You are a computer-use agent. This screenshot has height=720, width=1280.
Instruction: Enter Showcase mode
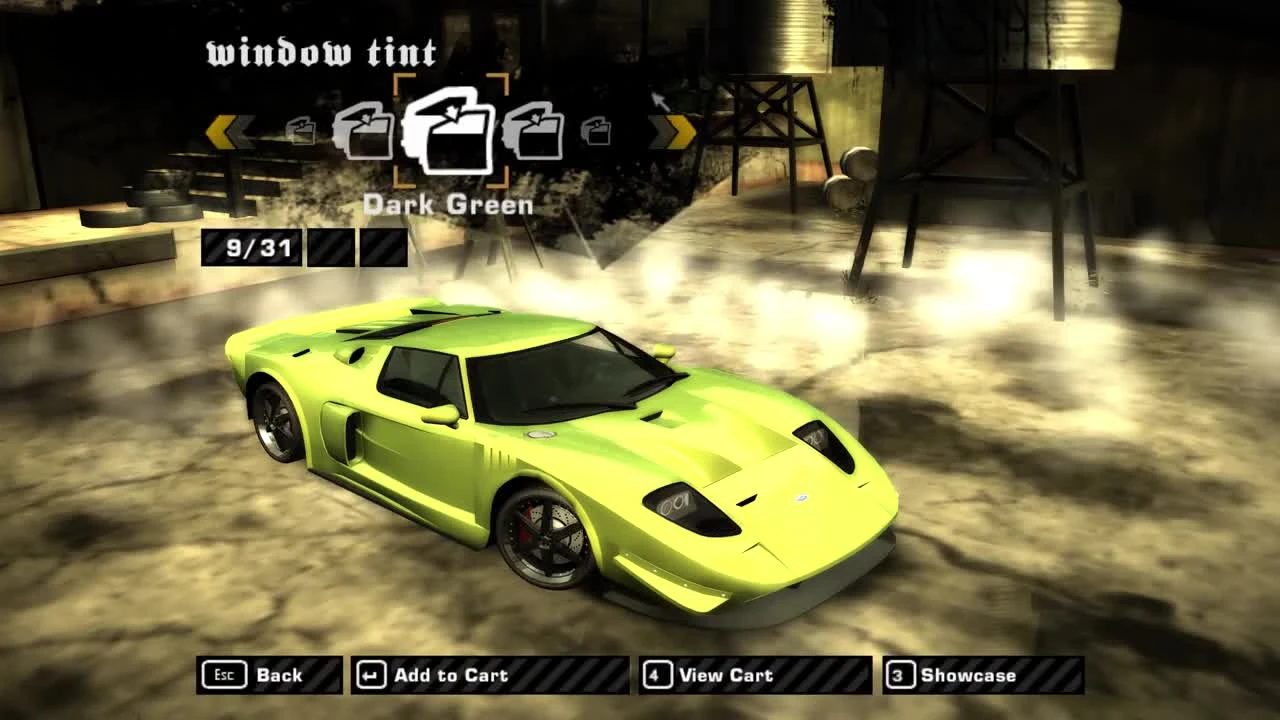point(967,675)
